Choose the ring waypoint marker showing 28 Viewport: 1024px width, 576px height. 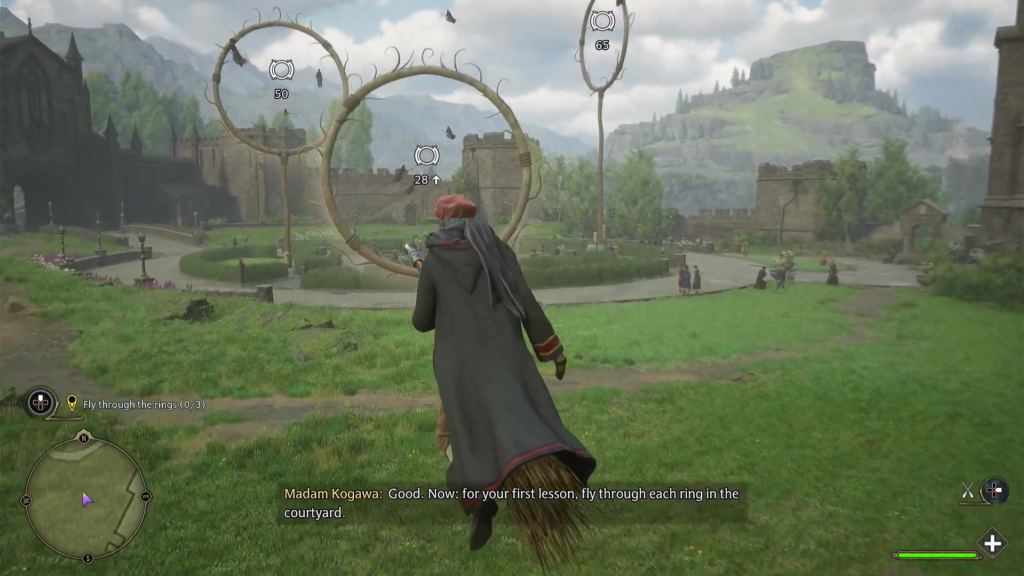click(x=427, y=156)
